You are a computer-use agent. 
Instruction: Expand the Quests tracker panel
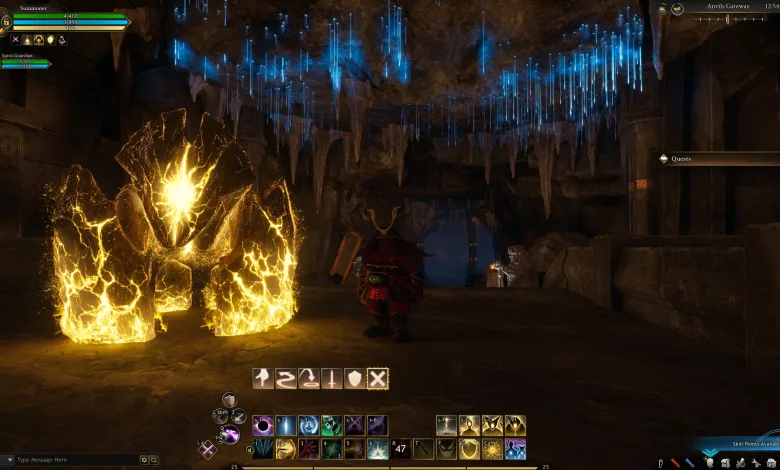point(718,158)
